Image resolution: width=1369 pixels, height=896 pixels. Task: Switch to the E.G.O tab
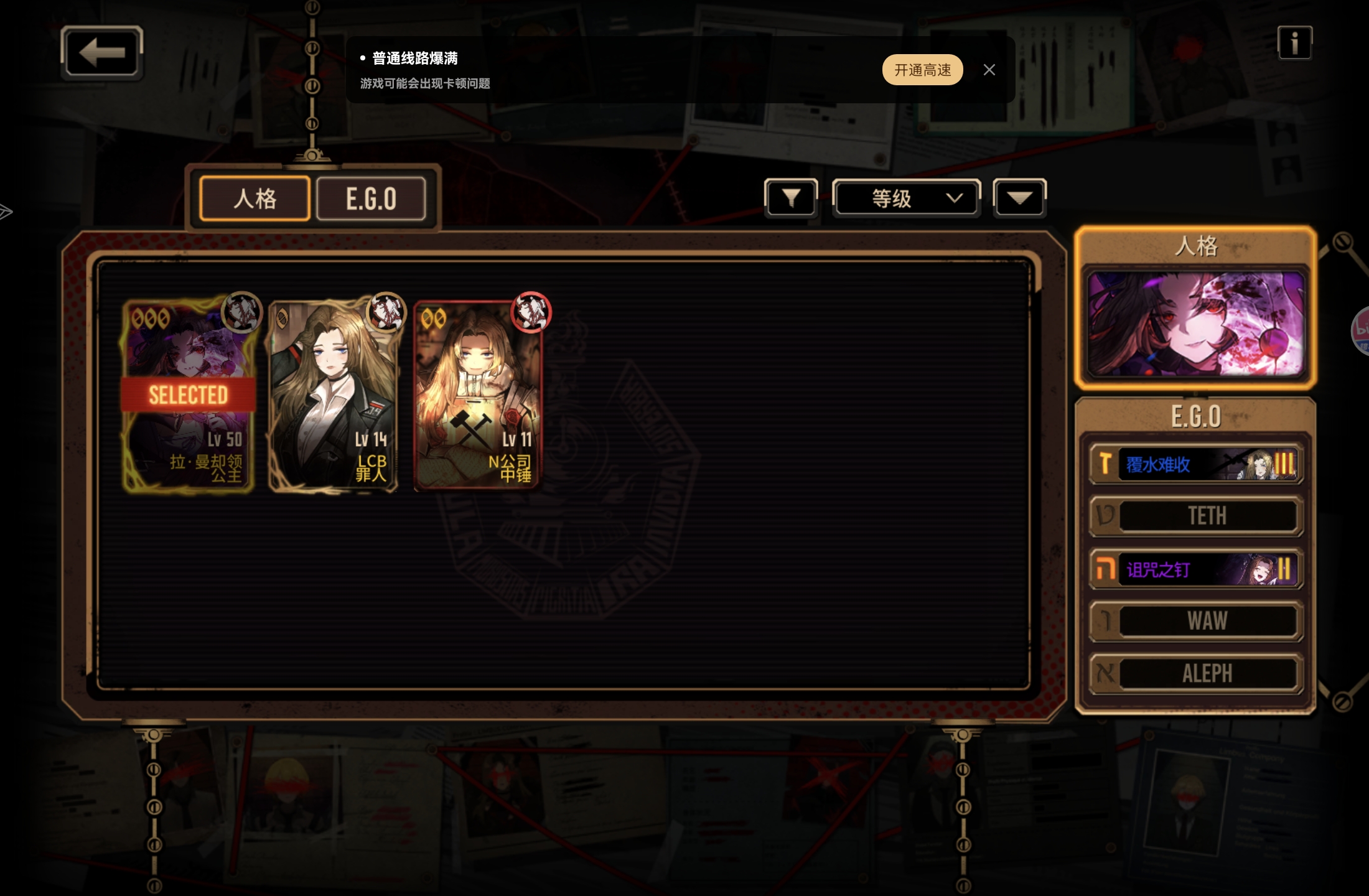[371, 198]
